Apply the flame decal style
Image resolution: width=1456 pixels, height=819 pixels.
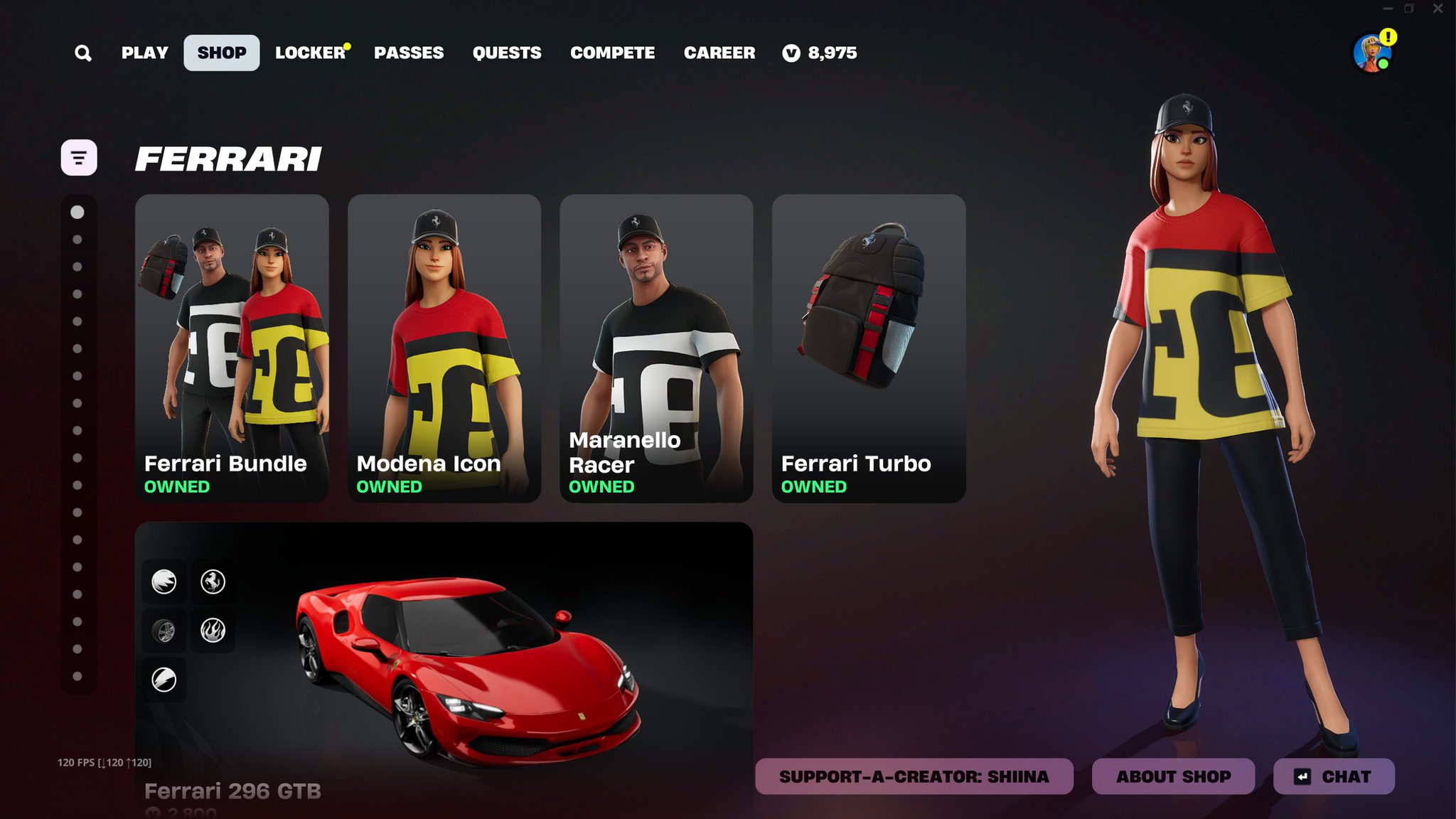tap(213, 629)
